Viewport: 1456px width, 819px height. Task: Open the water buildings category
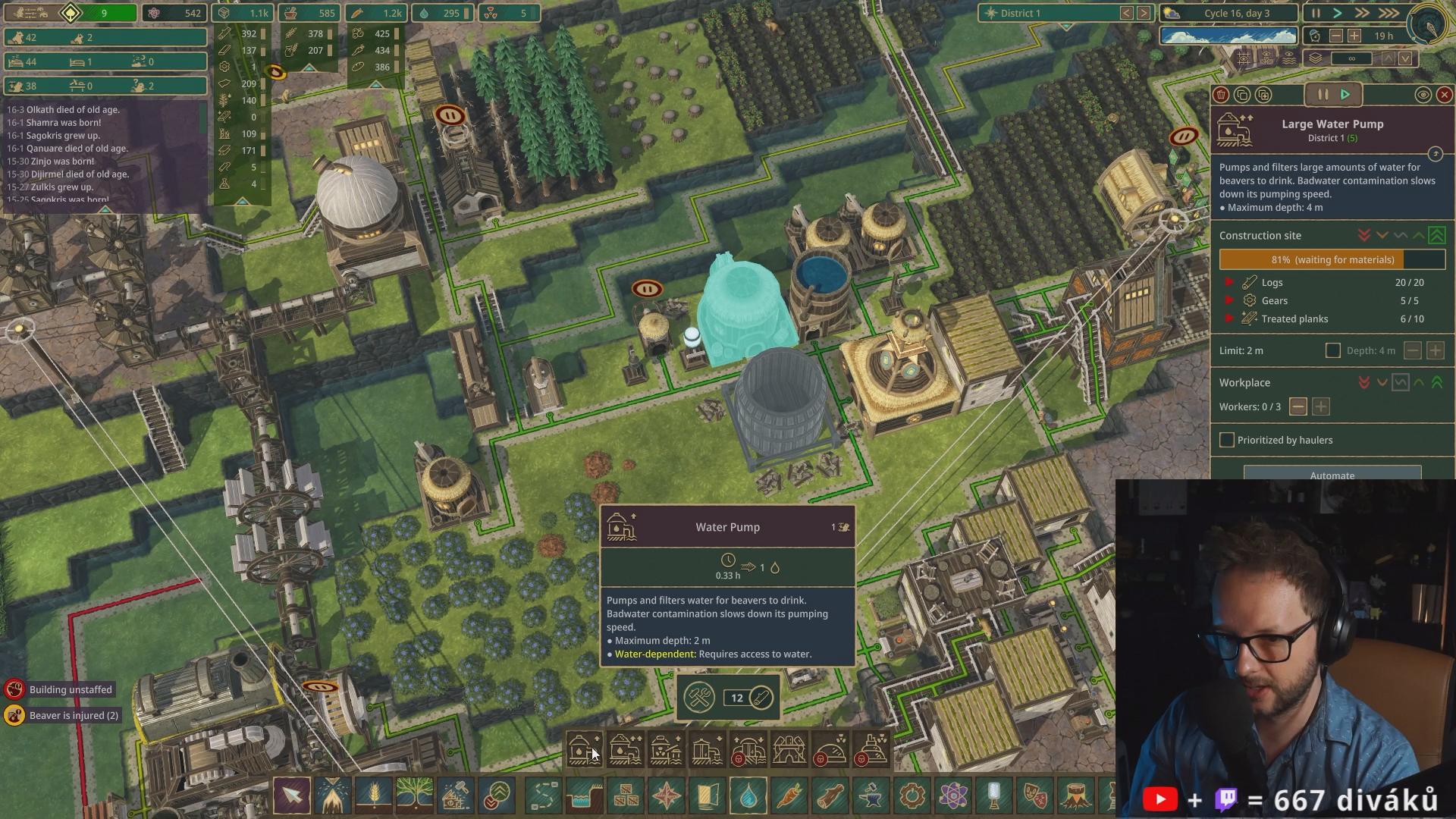(x=748, y=796)
